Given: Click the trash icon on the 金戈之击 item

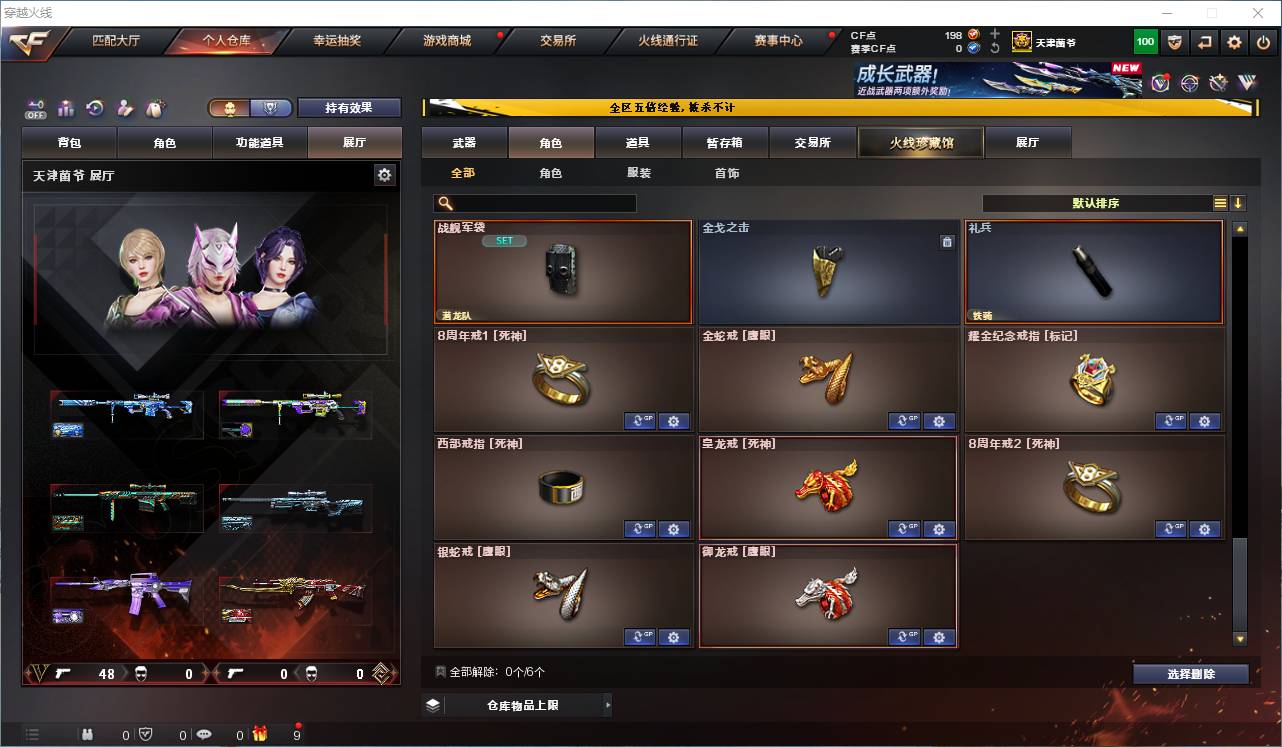Looking at the screenshot, I should pyautogui.click(x=946, y=241).
